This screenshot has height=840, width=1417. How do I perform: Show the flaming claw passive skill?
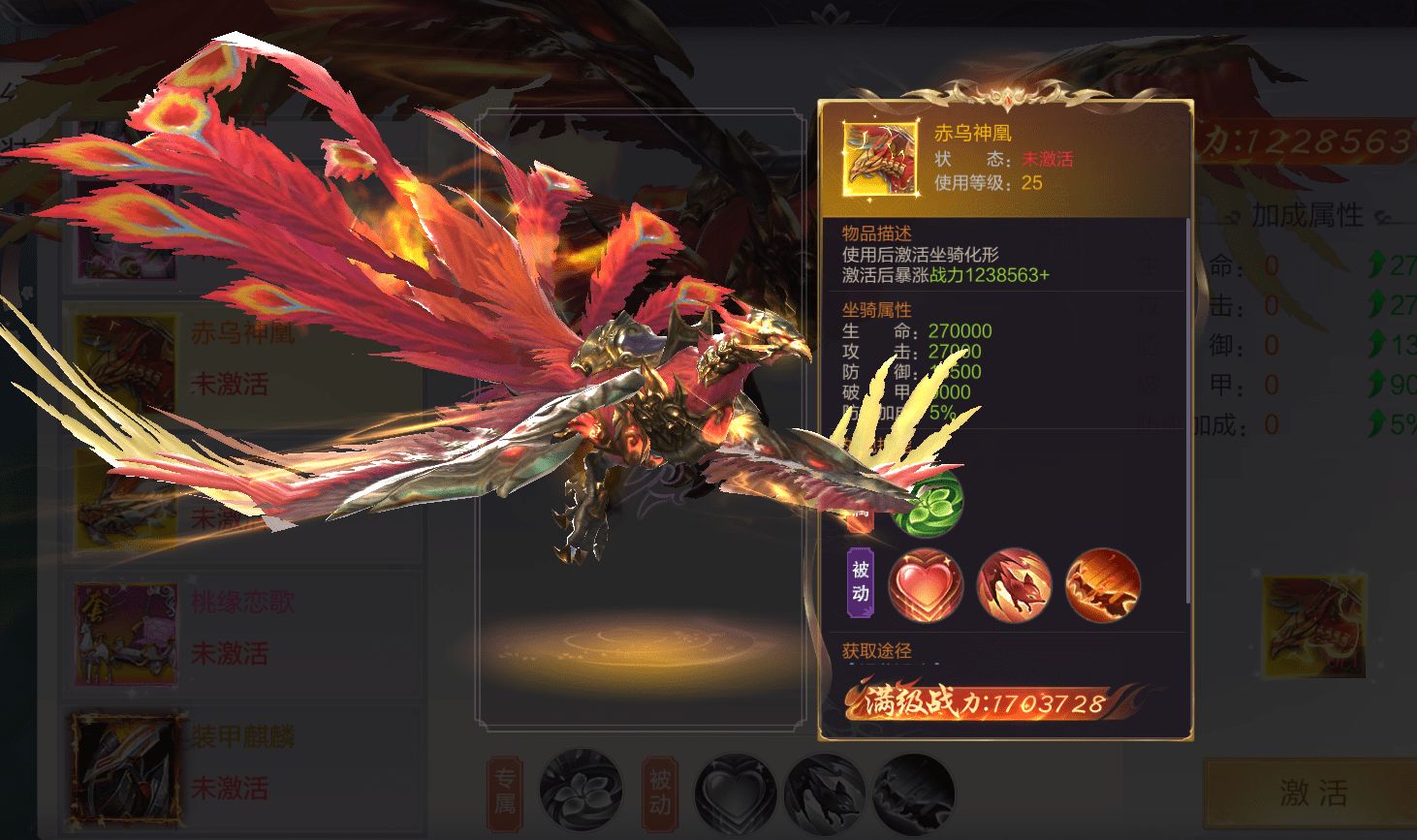[x=1102, y=585]
